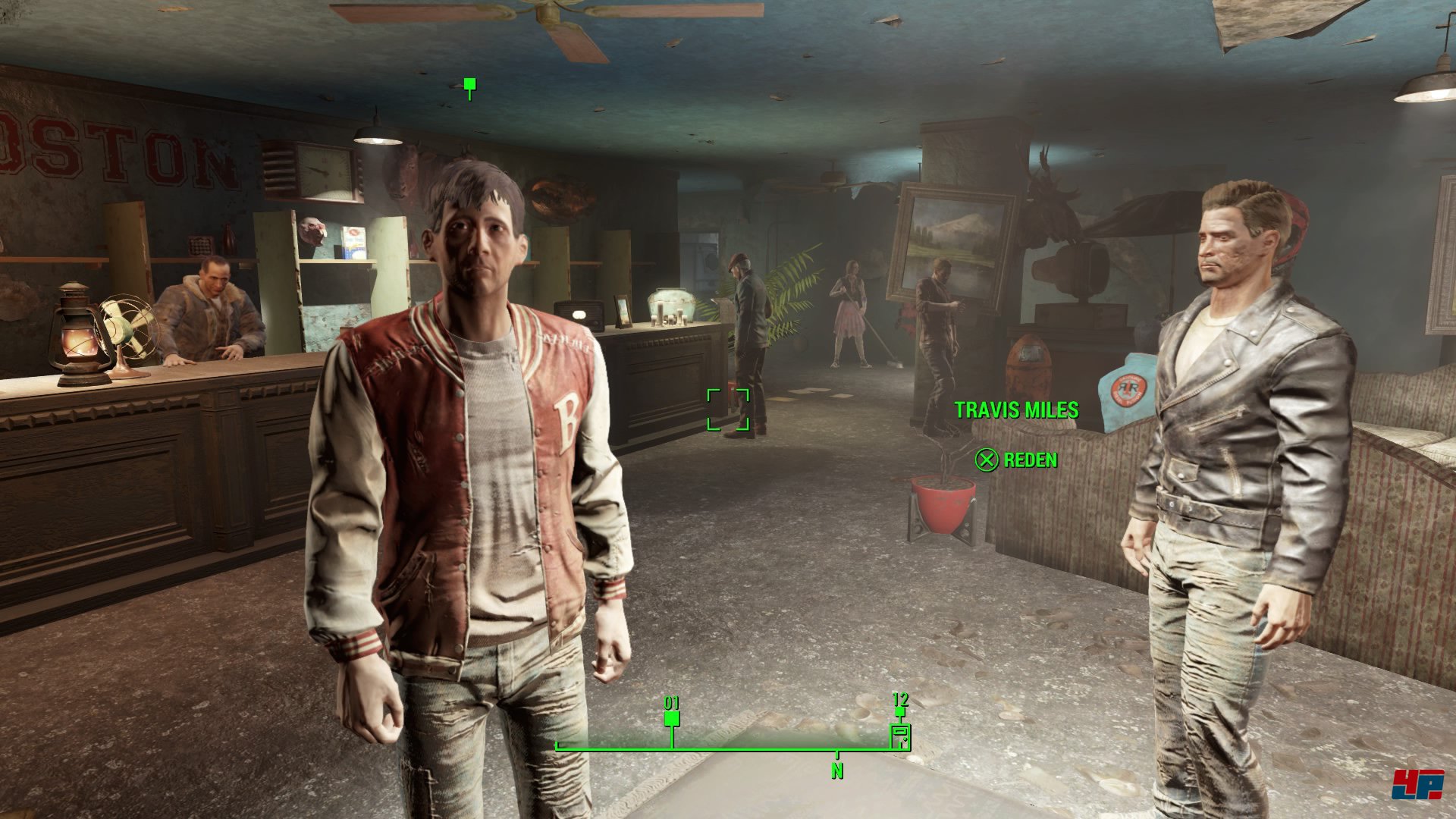This screenshot has height=819, width=1456.
Task: Click the north indicator on the compass
Action: click(837, 770)
